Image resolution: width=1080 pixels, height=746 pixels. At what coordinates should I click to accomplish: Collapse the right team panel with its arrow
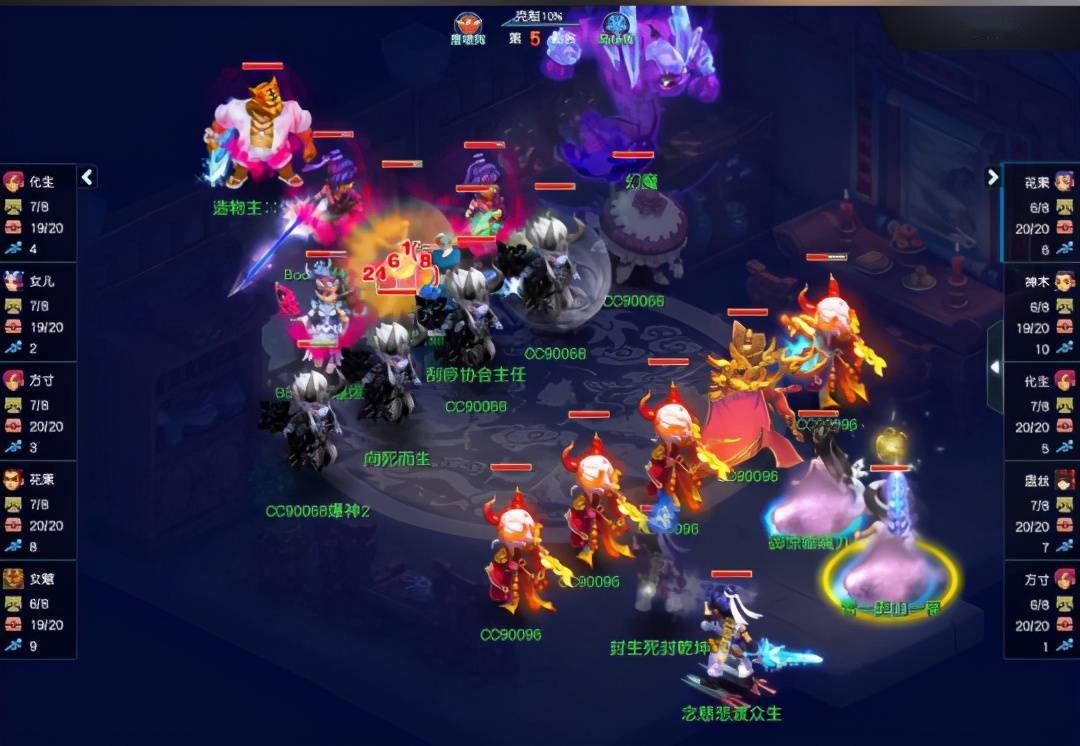pos(992,177)
